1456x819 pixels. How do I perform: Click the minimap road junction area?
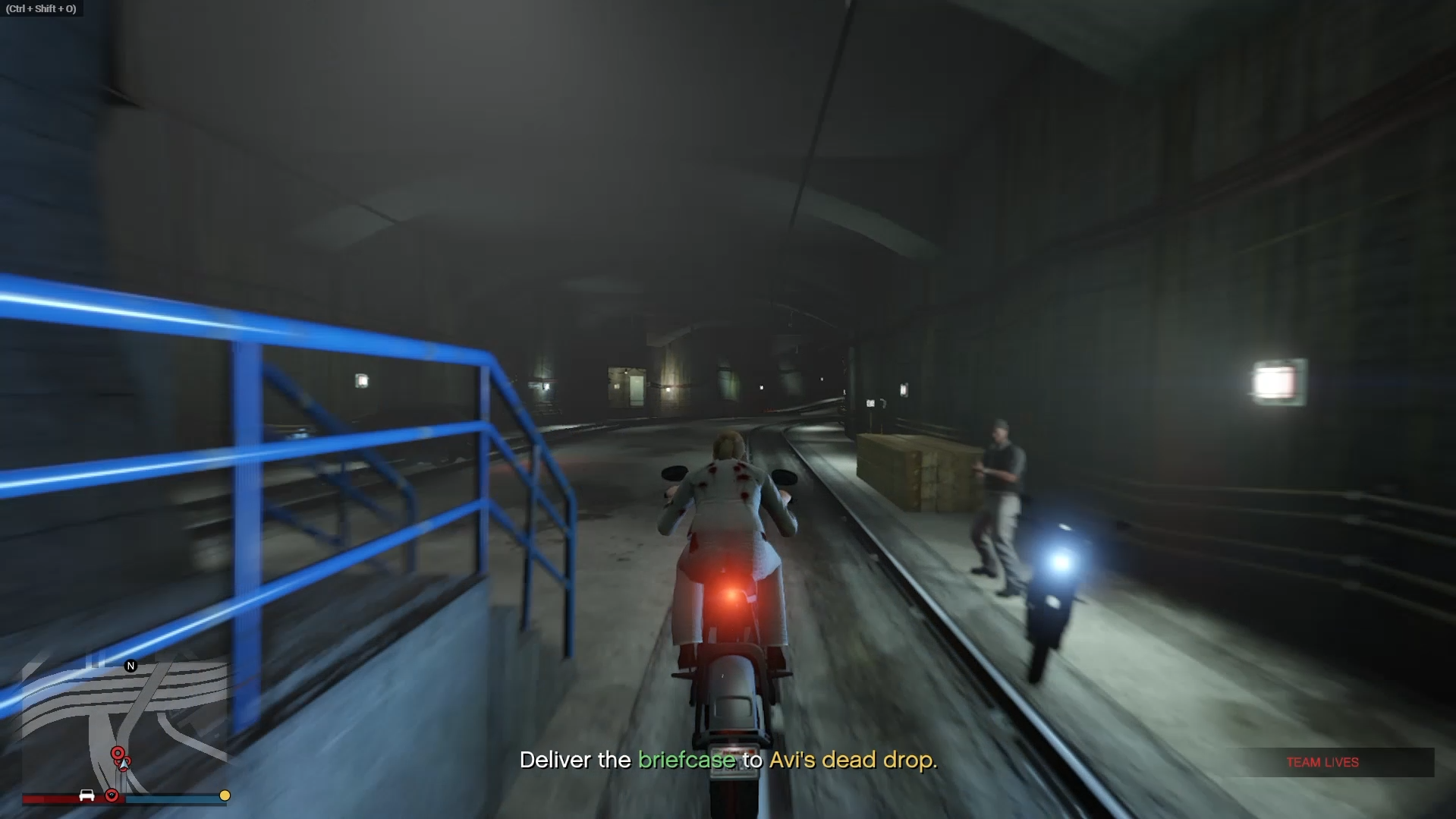point(137,699)
